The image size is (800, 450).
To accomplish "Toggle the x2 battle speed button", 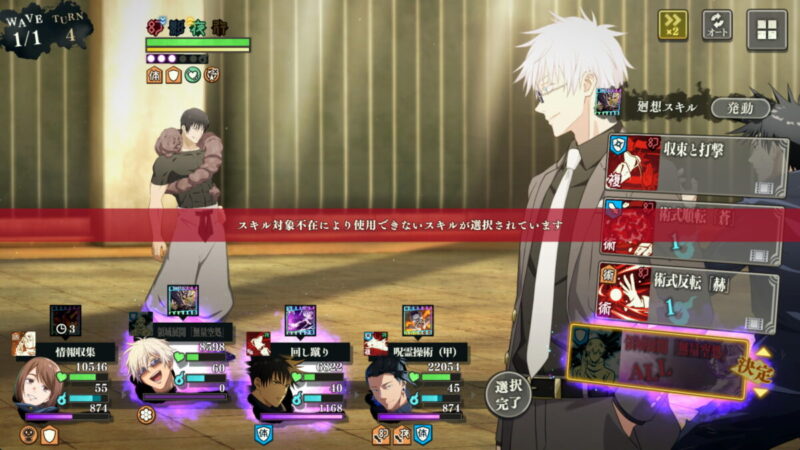I will 672,26.
